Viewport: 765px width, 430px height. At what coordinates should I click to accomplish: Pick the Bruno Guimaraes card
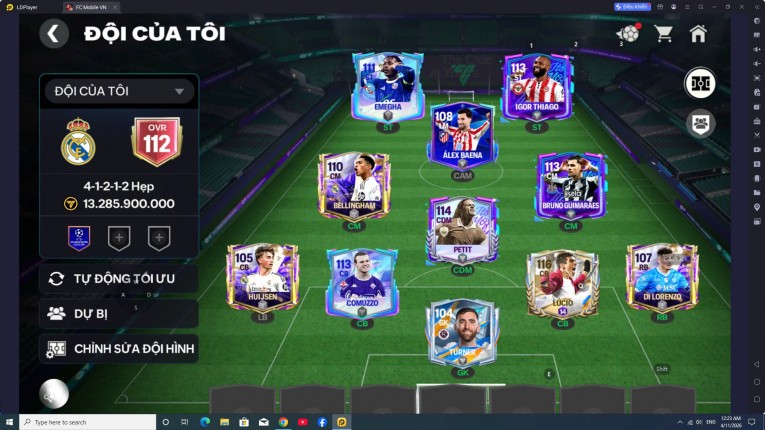pos(570,186)
